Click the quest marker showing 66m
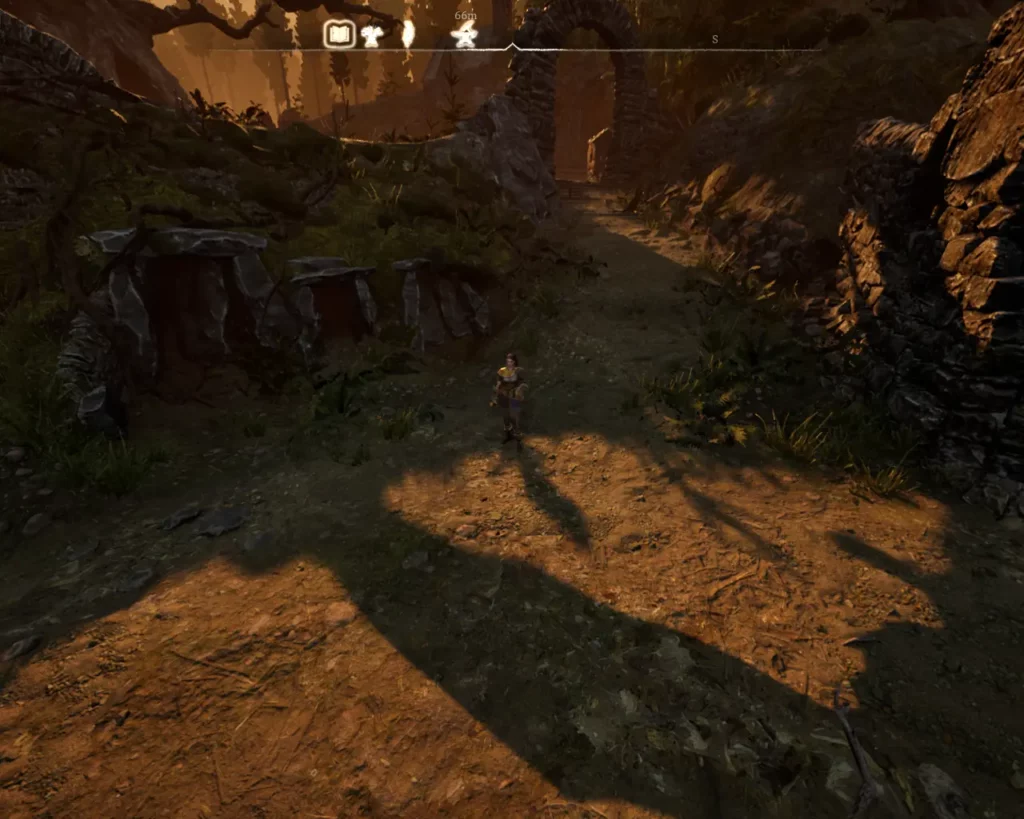 click(x=464, y=36)
